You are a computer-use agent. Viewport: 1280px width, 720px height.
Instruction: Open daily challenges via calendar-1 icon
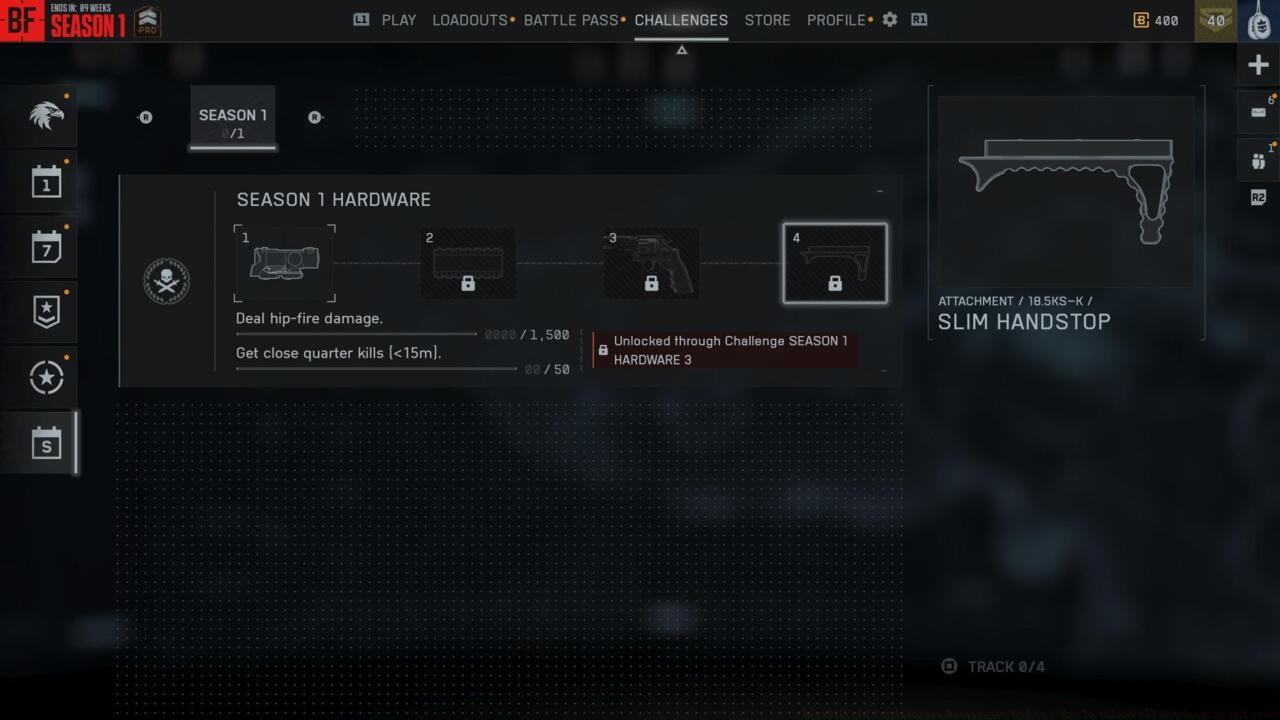point(40,182)
